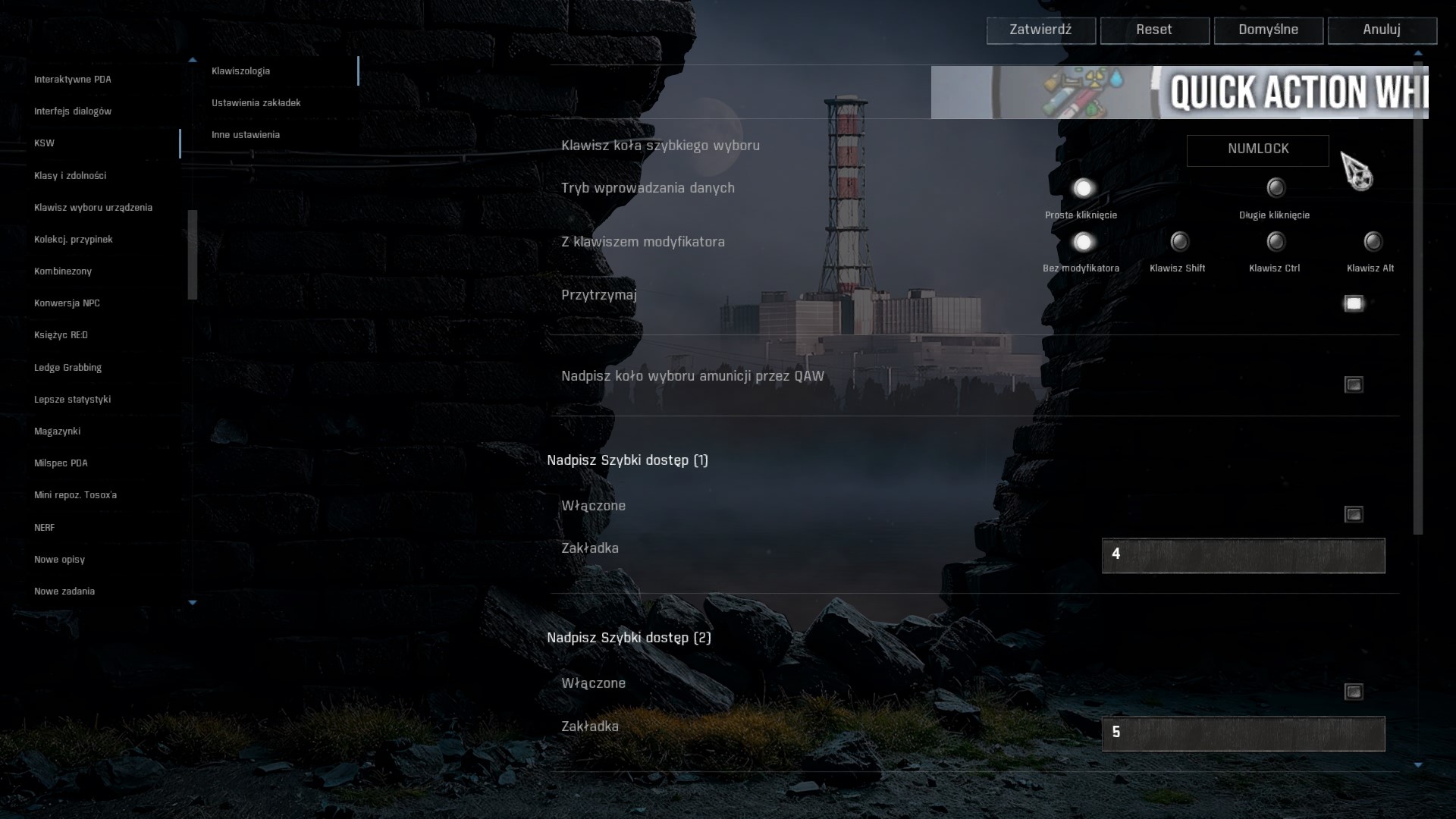Select the Długie kliknięcie input mode

pos(1276,188)
